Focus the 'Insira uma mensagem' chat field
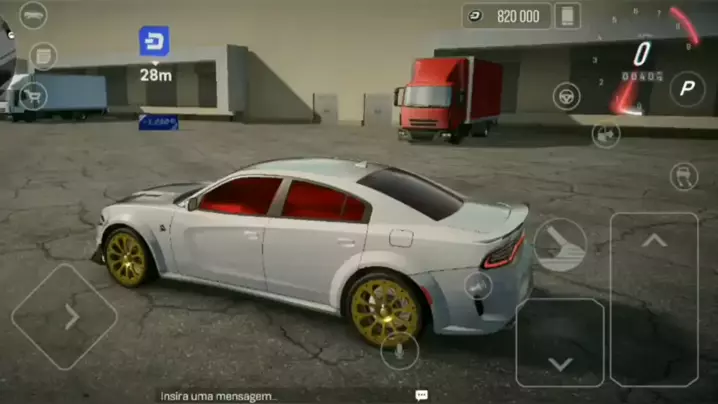Screen dimensions: 718x404 [220, 396]
